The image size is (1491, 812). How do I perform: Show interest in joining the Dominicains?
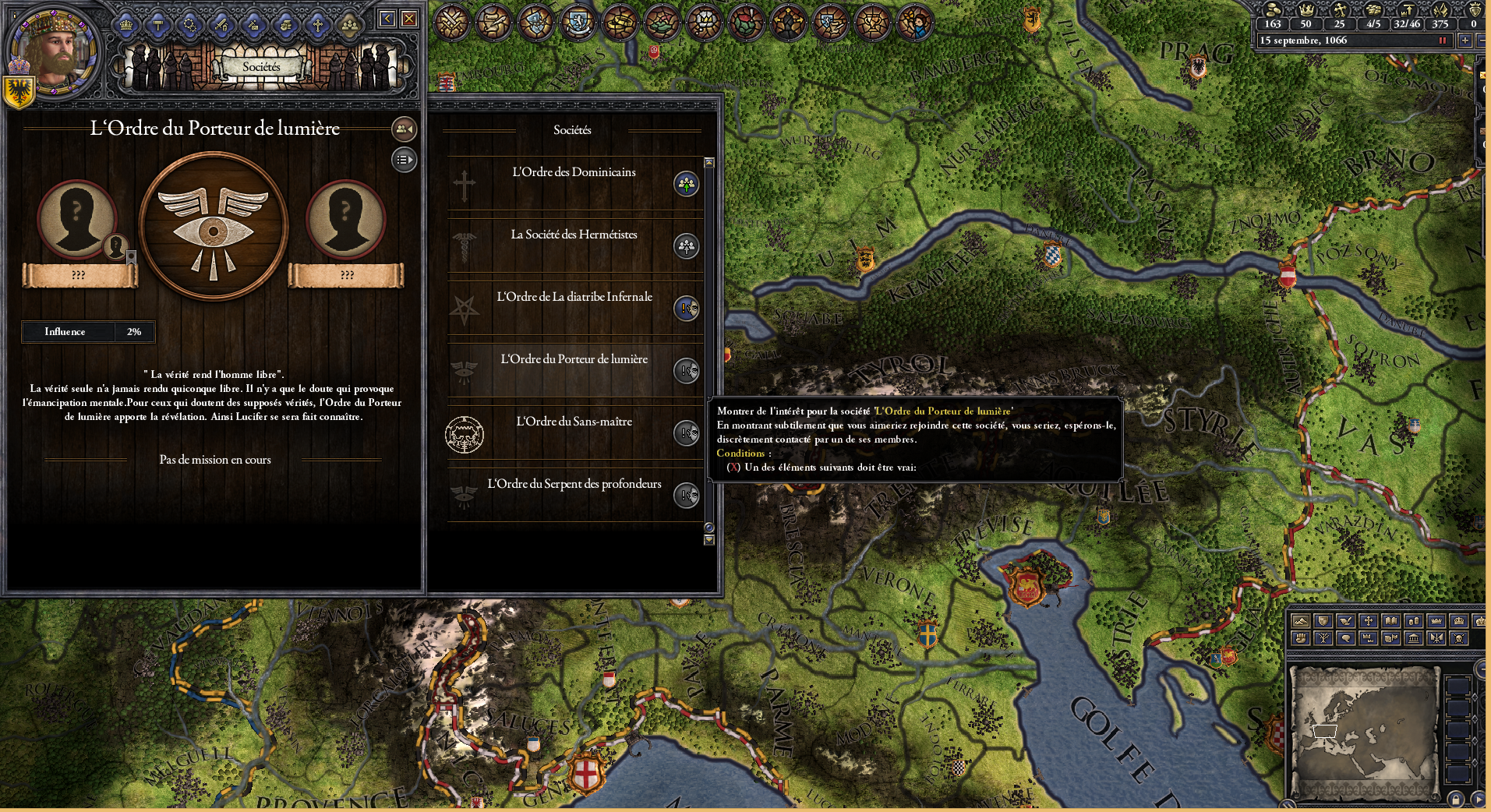pos(686,185)
